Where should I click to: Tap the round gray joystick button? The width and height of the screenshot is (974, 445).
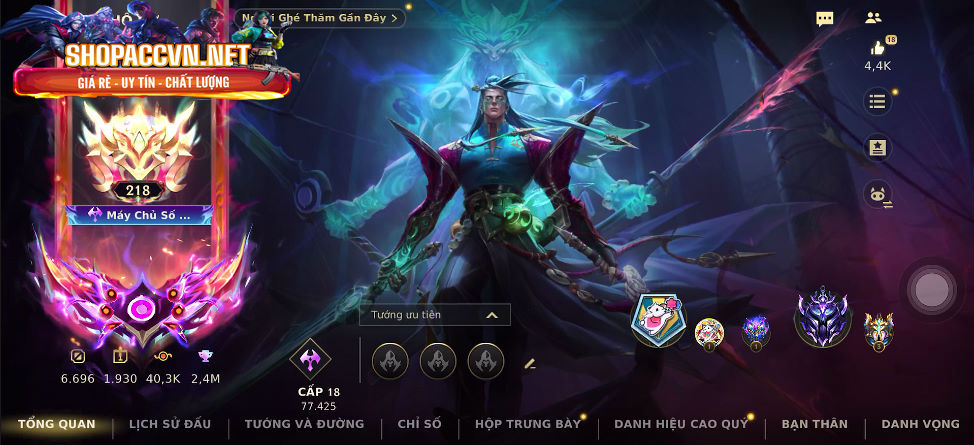click(x=931, y=290)
